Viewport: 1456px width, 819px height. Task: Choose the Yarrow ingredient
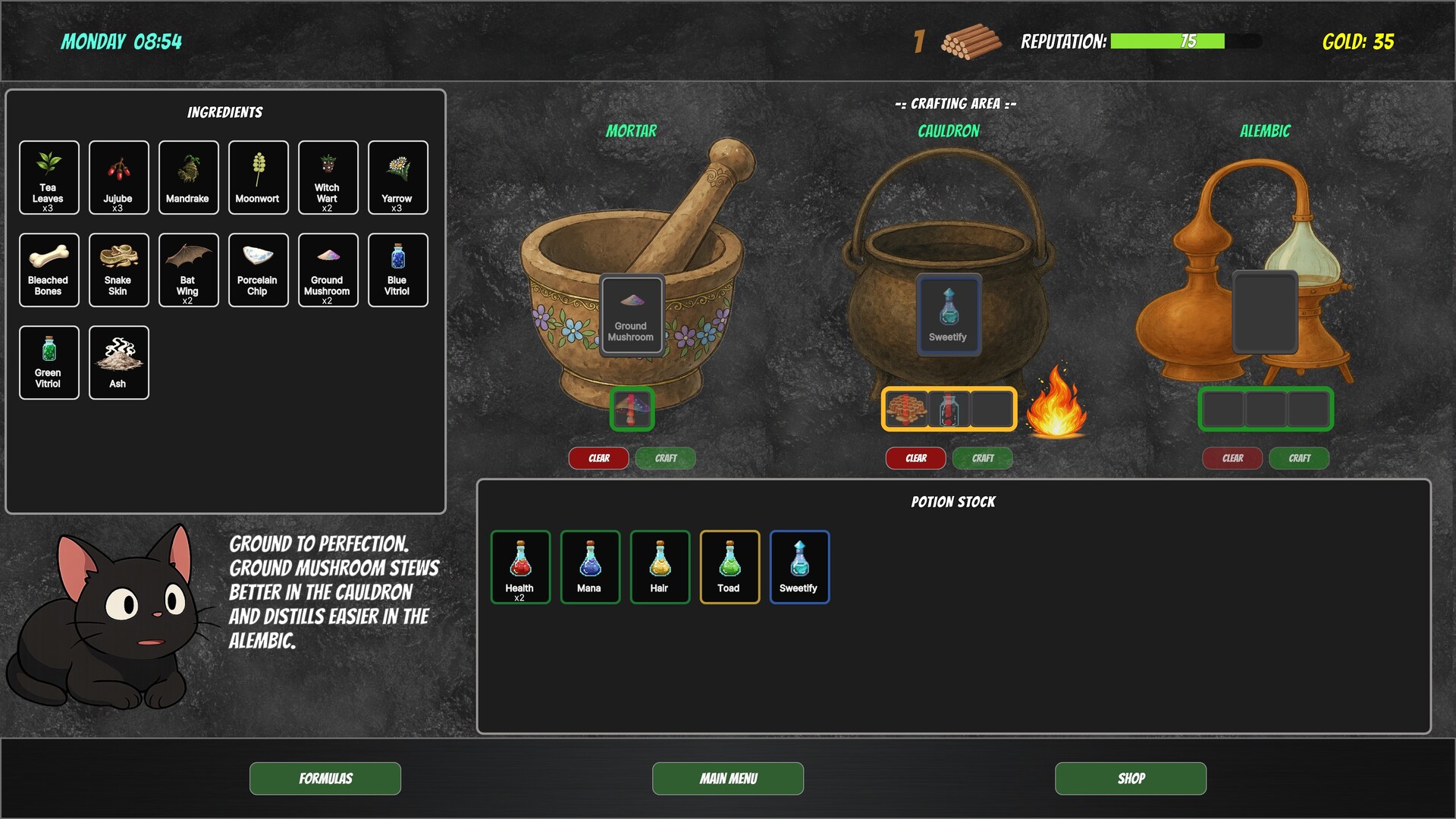point(397,177)
